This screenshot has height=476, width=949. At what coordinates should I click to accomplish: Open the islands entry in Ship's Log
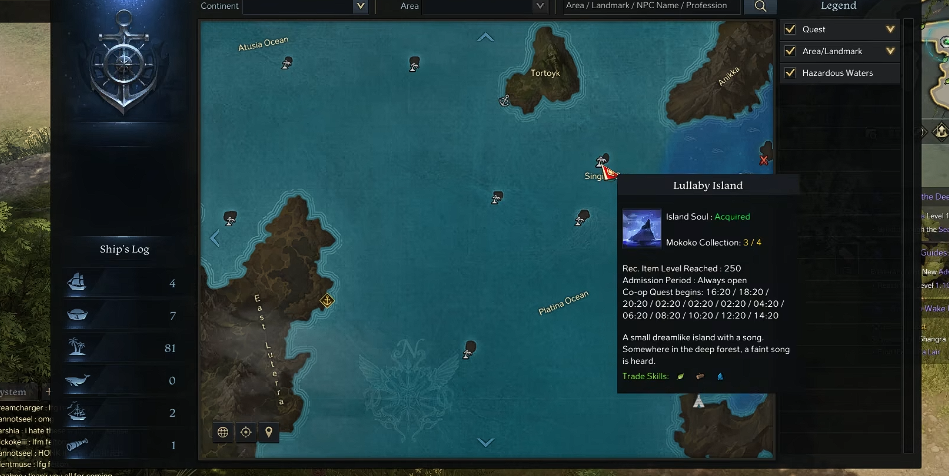(122, 347)
